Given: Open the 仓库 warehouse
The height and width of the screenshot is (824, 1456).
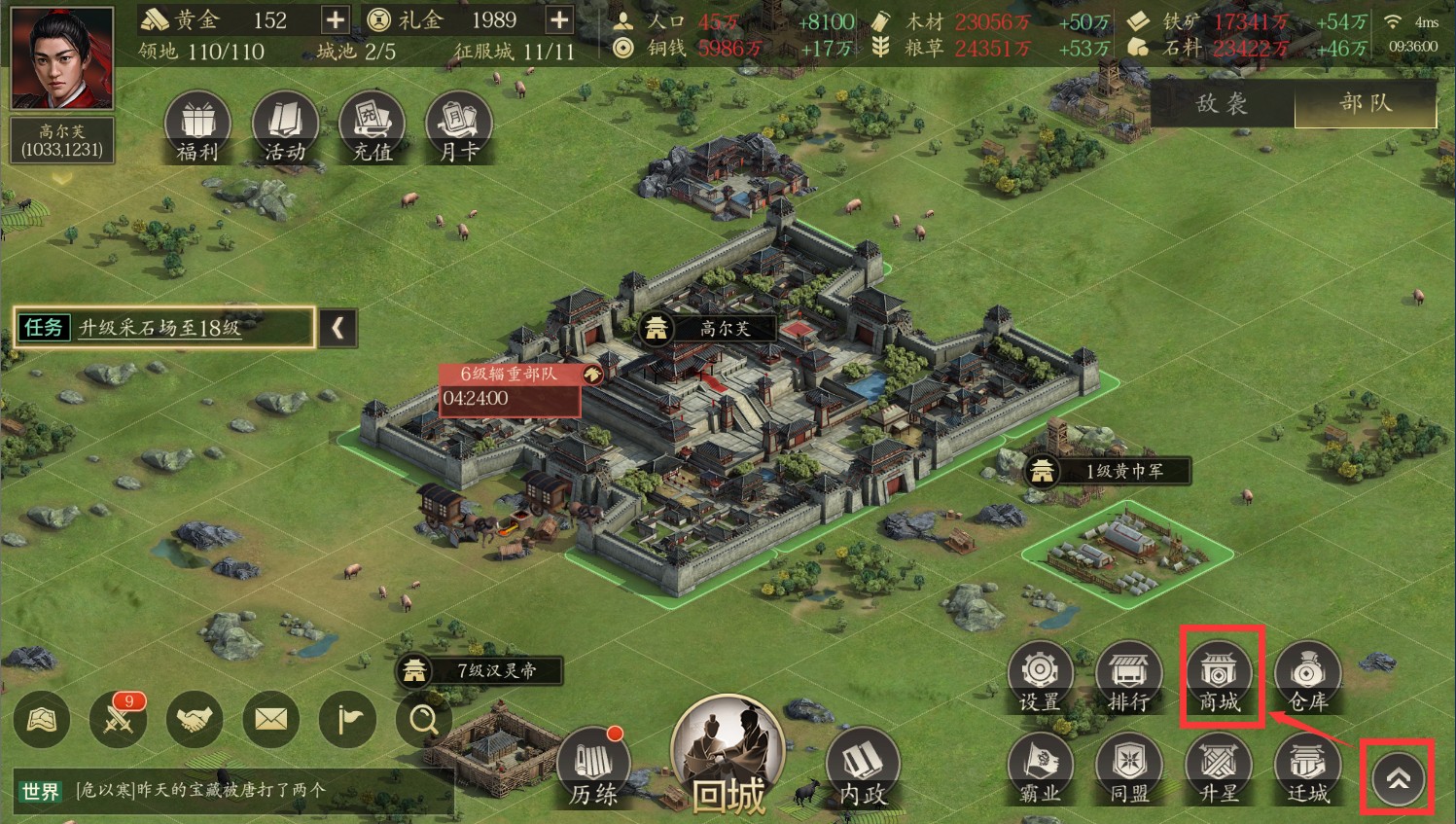Looking at the screenshot, I should point(1308,677).
